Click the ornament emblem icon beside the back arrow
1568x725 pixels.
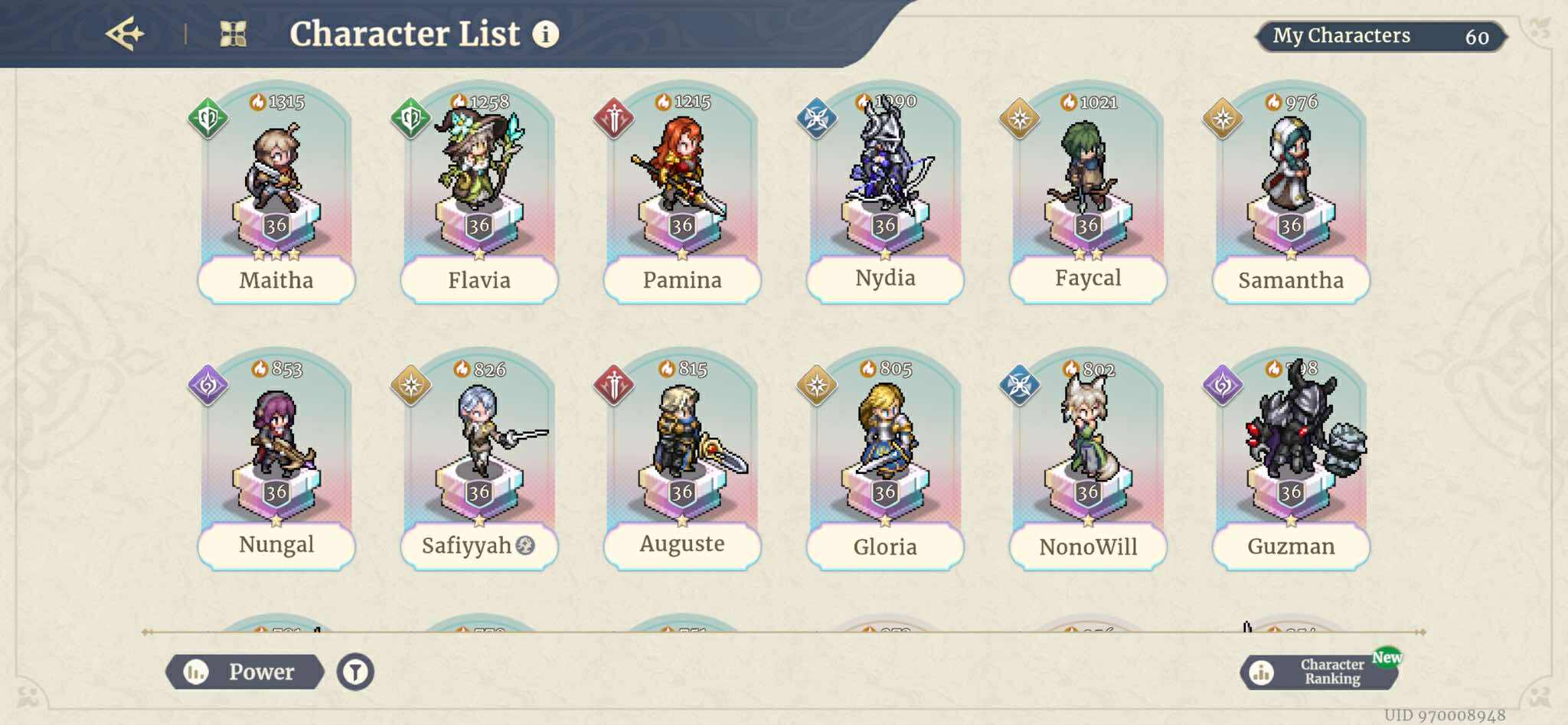[x=234, y=32]
